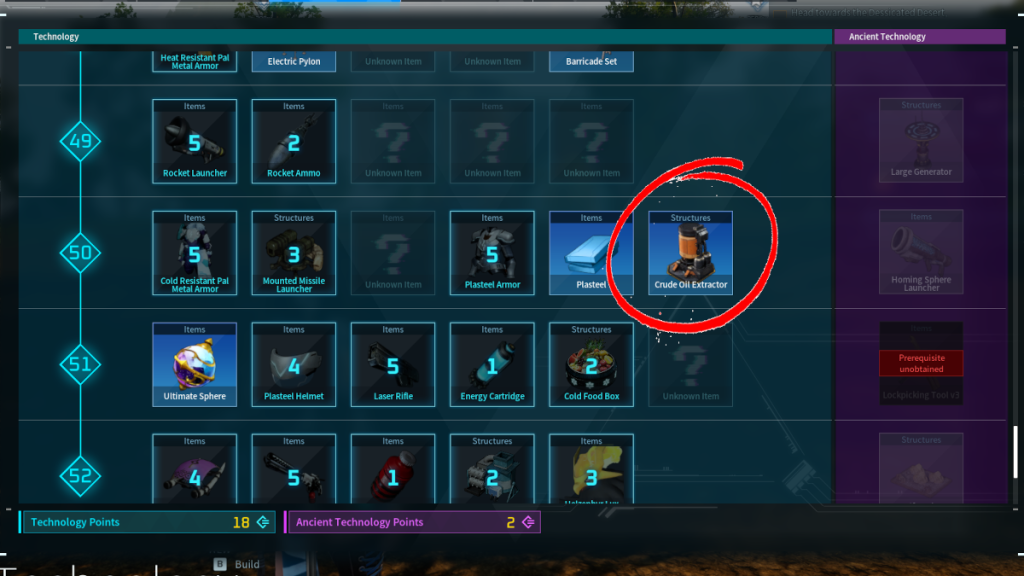Select the Homing Sphere Launcher ancient tech

click(921, 252)
